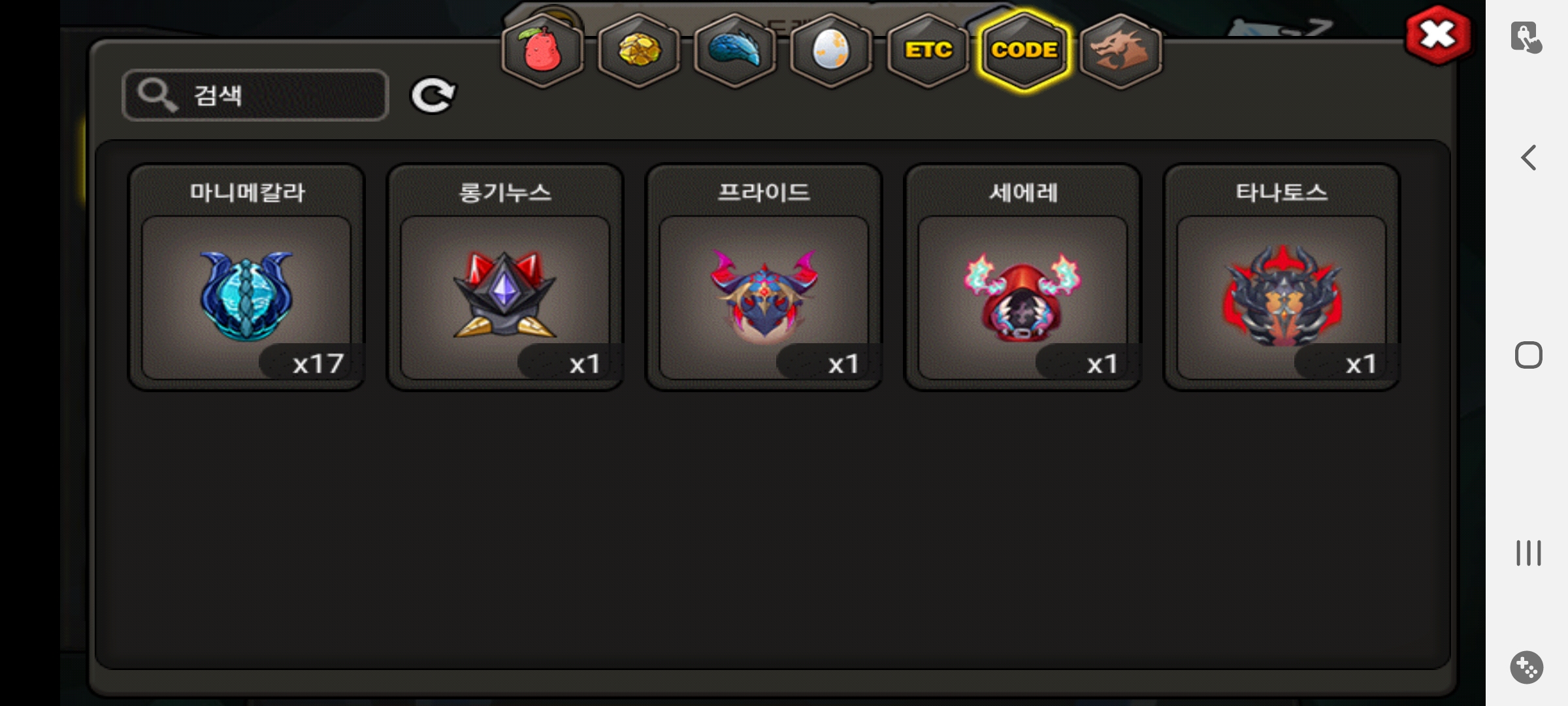
Task: Switch to the red fruit tab
Action: point(542,50)
